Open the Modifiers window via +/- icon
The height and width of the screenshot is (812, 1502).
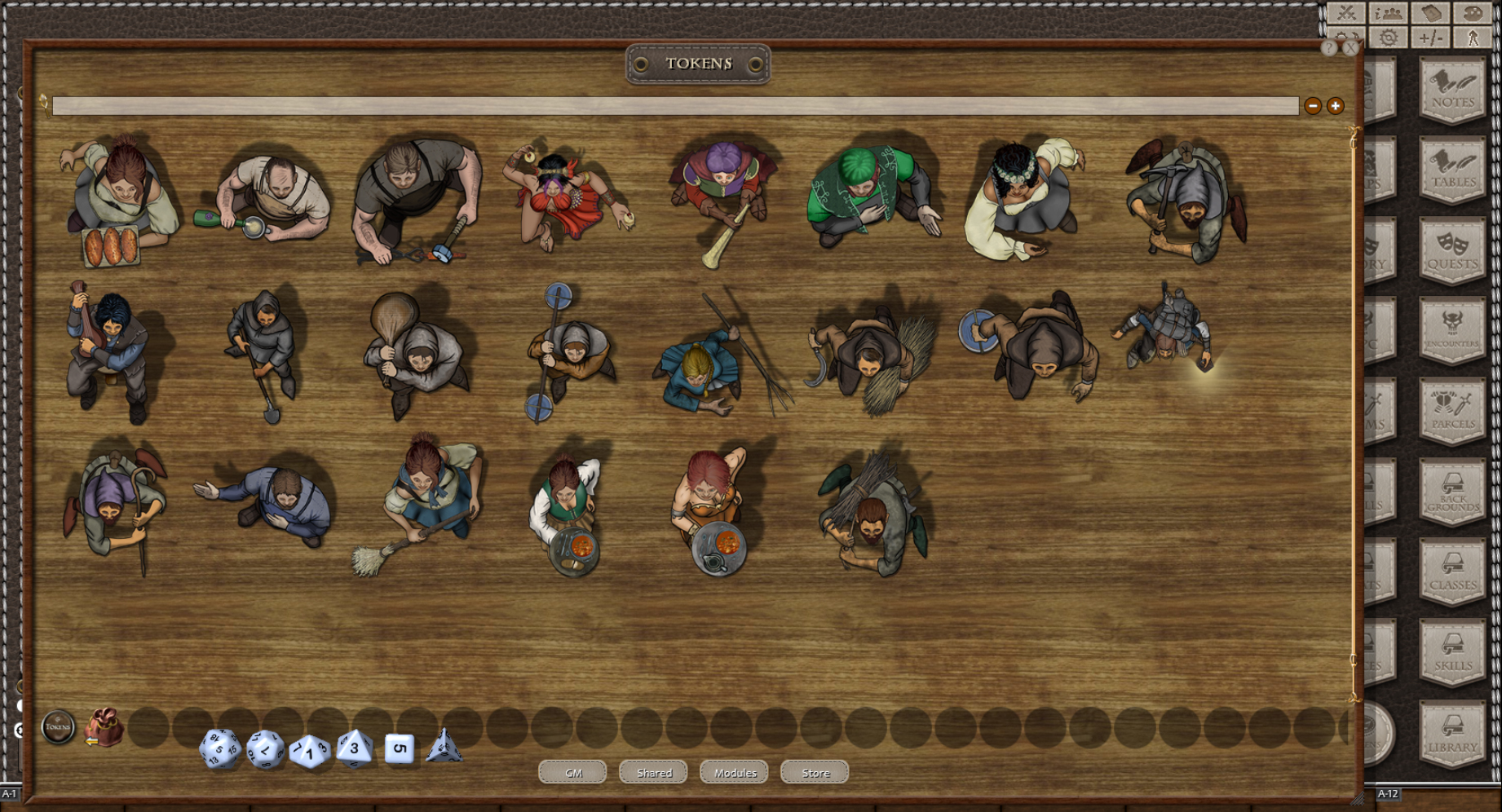[1433, 37]
